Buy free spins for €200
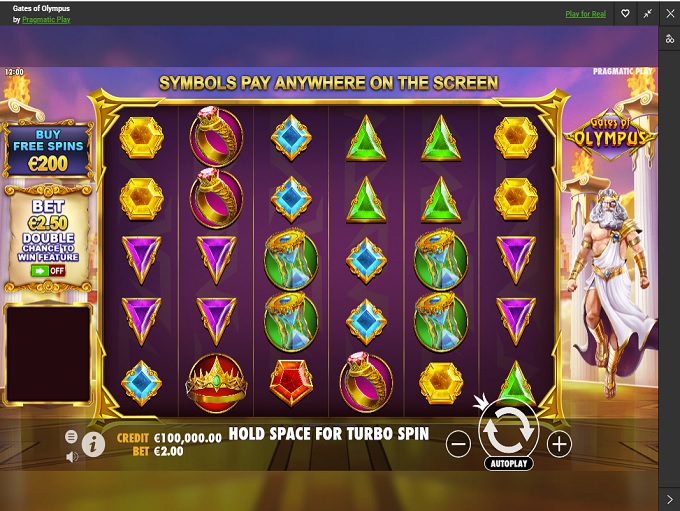This screenshot has width=680, height=511. click(x=48, y=152)
